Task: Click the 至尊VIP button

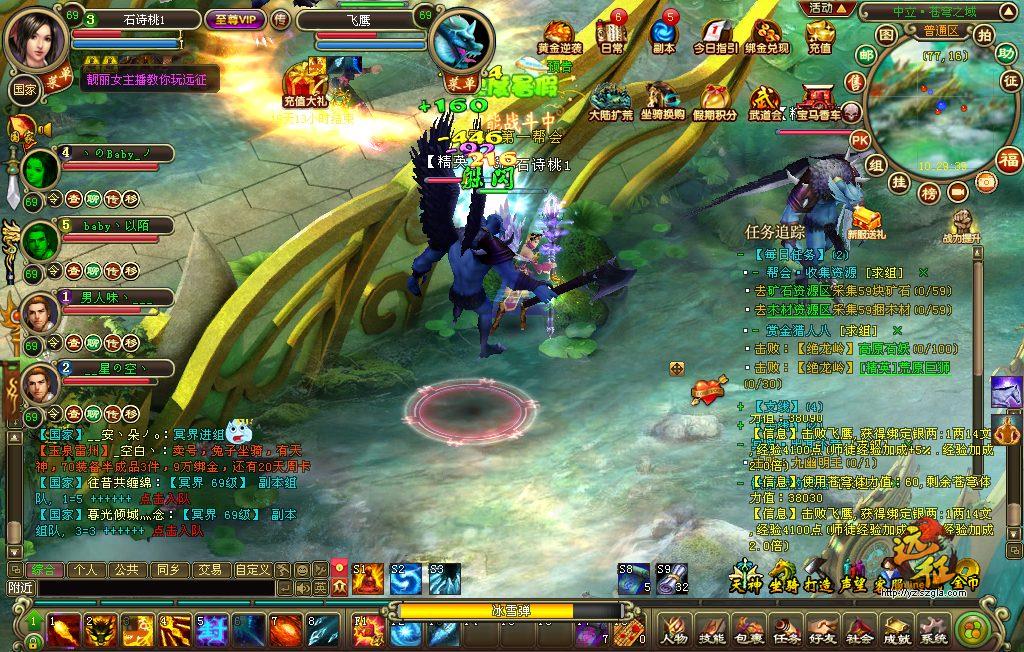Action: [234, 19]
